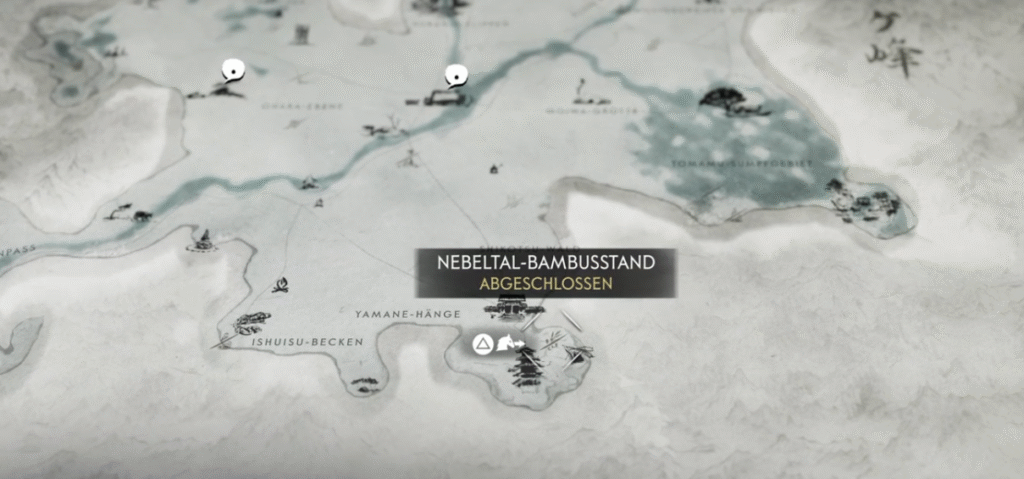Select the speech bubble marker above Ohara-Ebene
This screenshot has height=479, width=1024.
coord(233,70)
